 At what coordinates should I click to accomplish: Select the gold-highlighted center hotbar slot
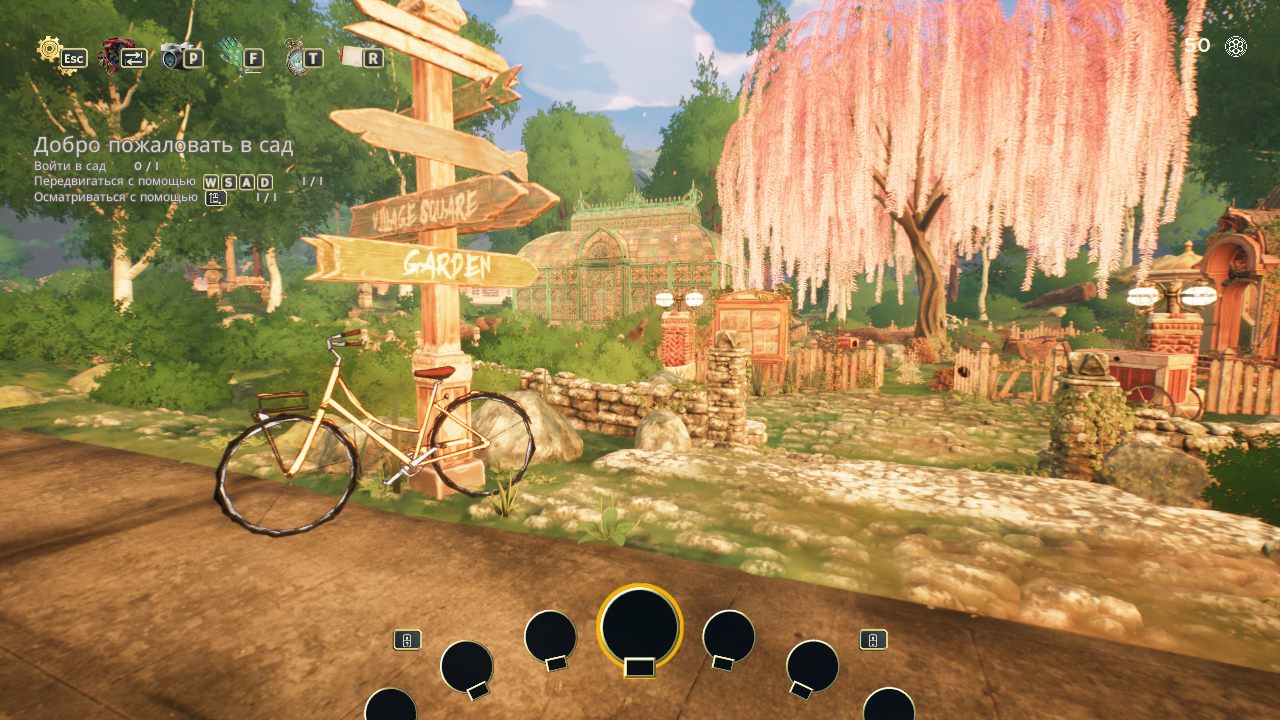(x=640, y=627)
